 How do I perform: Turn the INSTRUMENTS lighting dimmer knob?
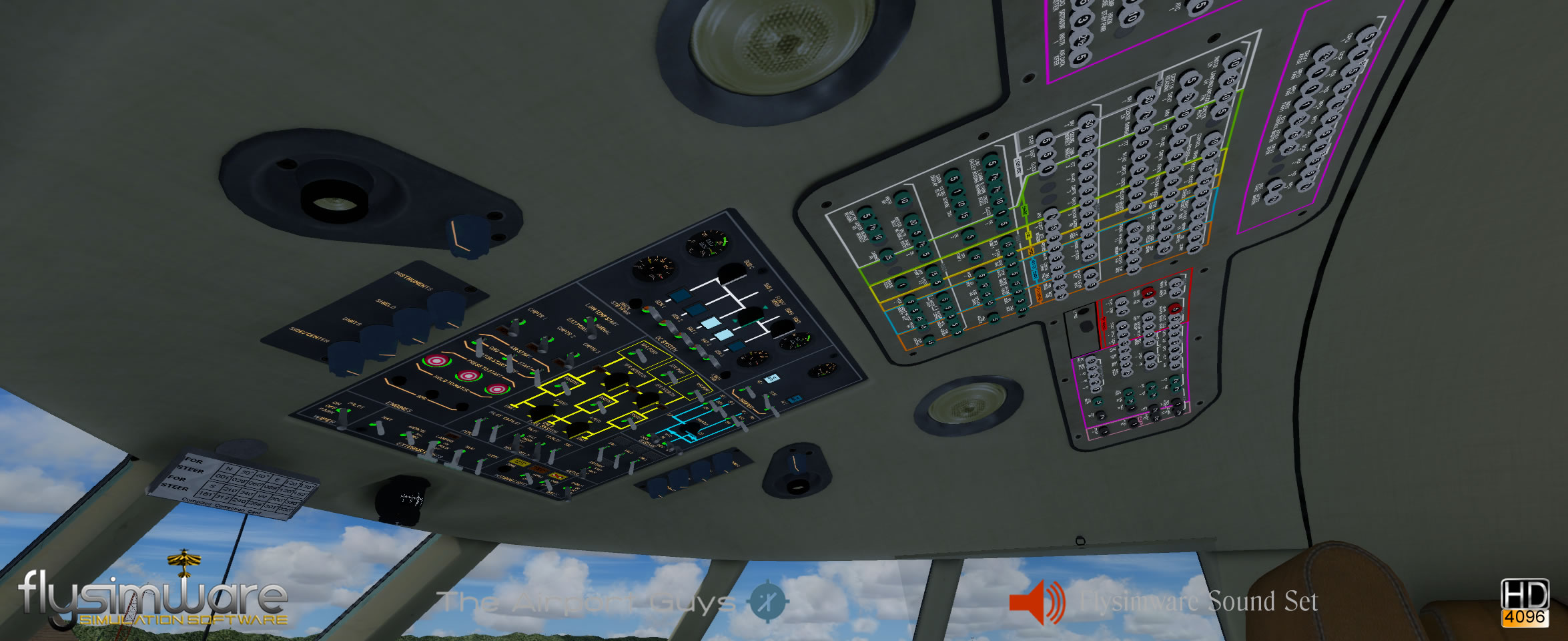pos(446,308)
